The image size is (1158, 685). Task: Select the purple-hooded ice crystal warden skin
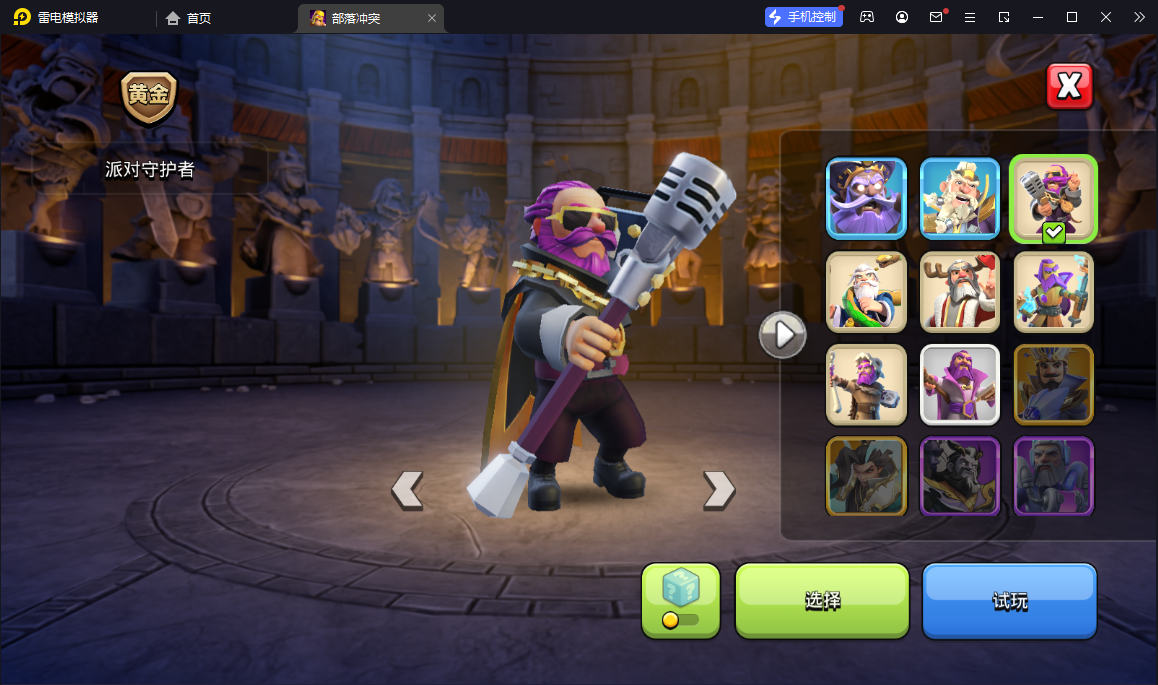1053,291
